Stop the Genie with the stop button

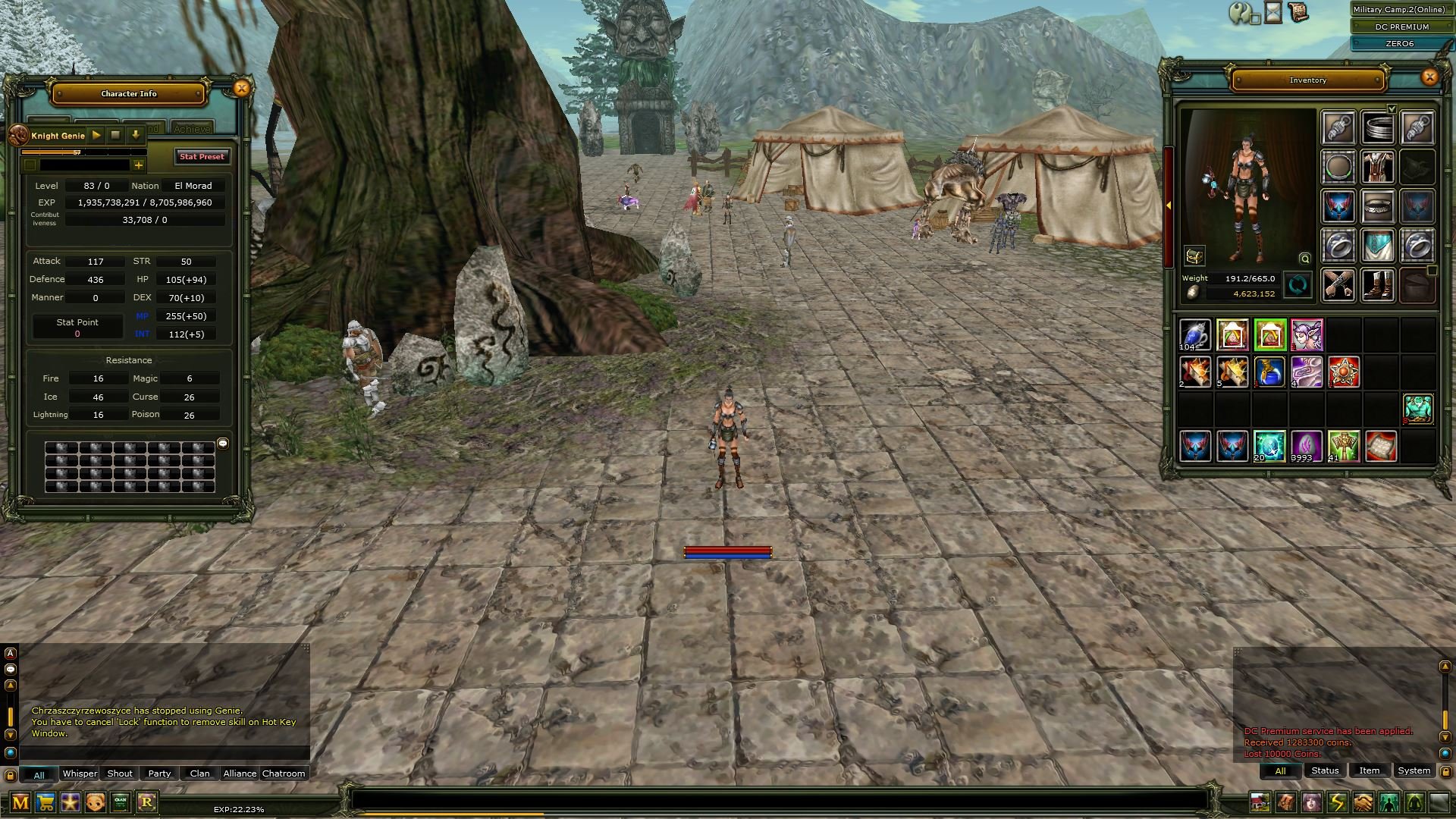115,135
